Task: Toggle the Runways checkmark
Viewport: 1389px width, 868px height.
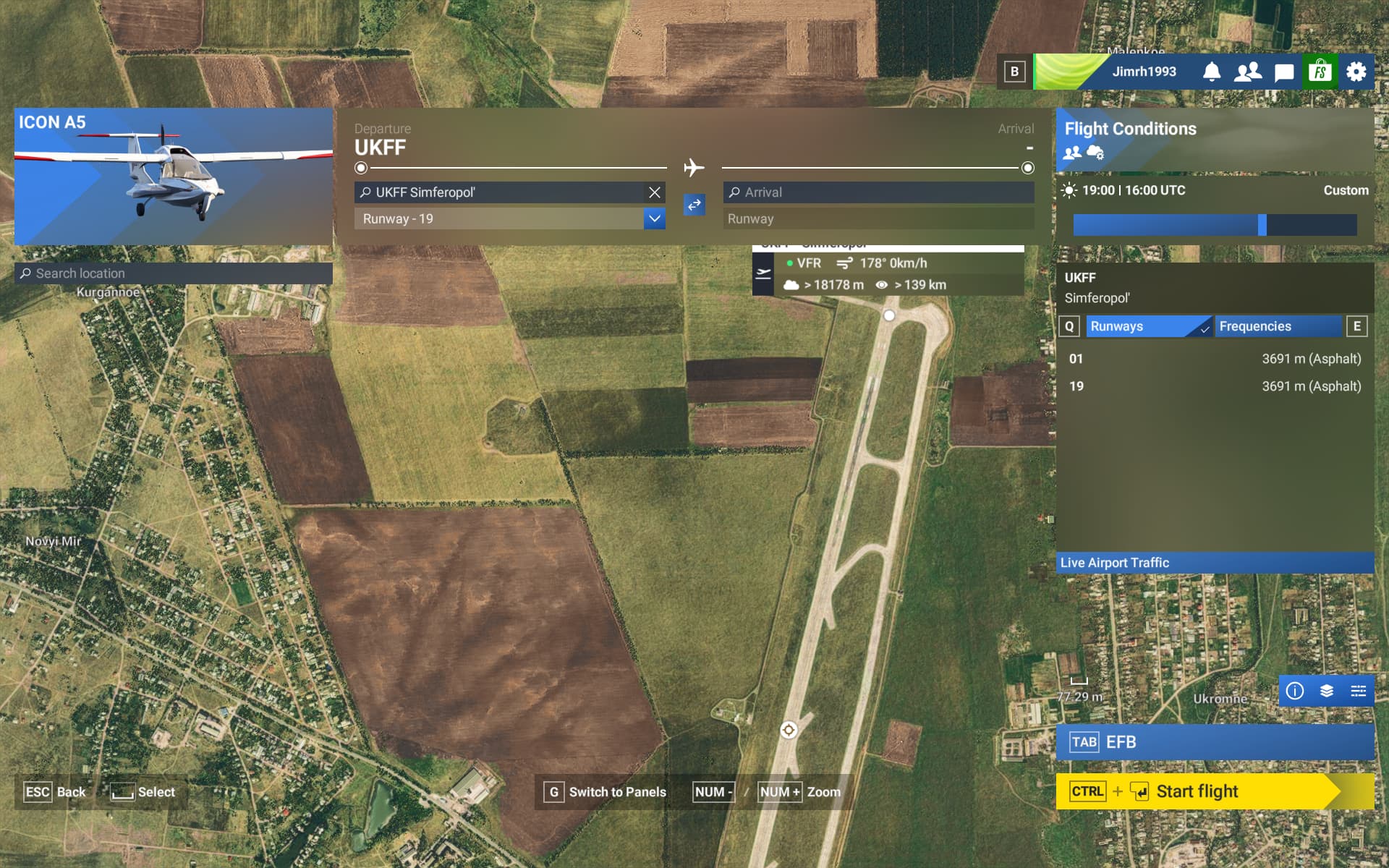Action: (x=1203, y=327)
